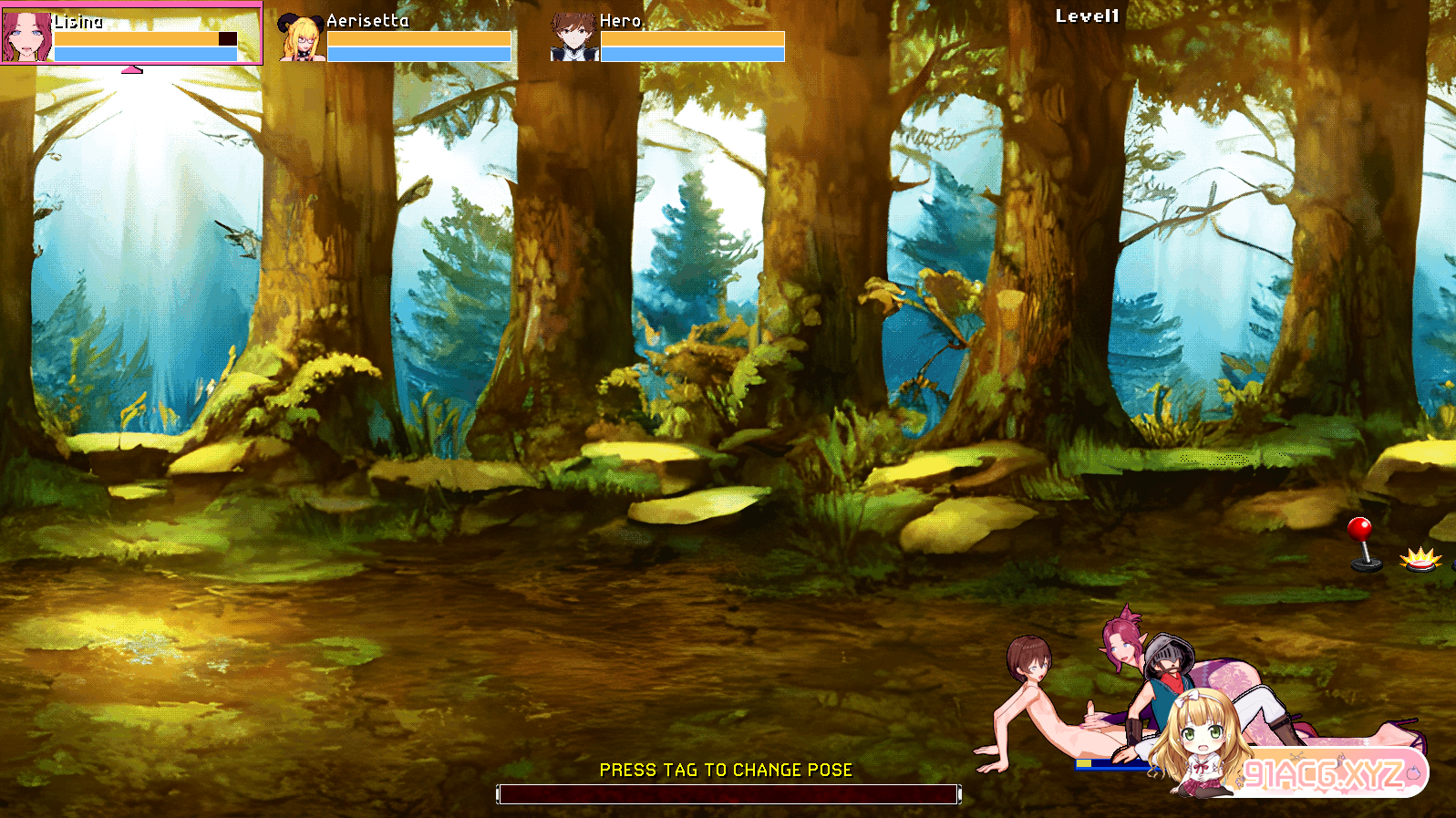Click the red joystick icon
Screen dimensions: 1456x818
tap(1362, 544)
